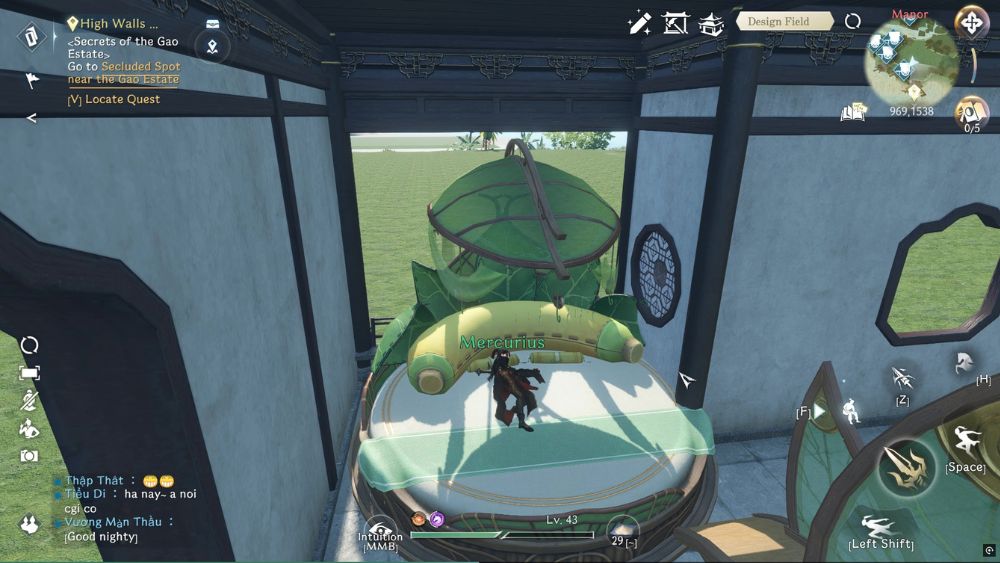Activate the quest location pin button
Viewport: 1000px width, 563px height.
212,46
